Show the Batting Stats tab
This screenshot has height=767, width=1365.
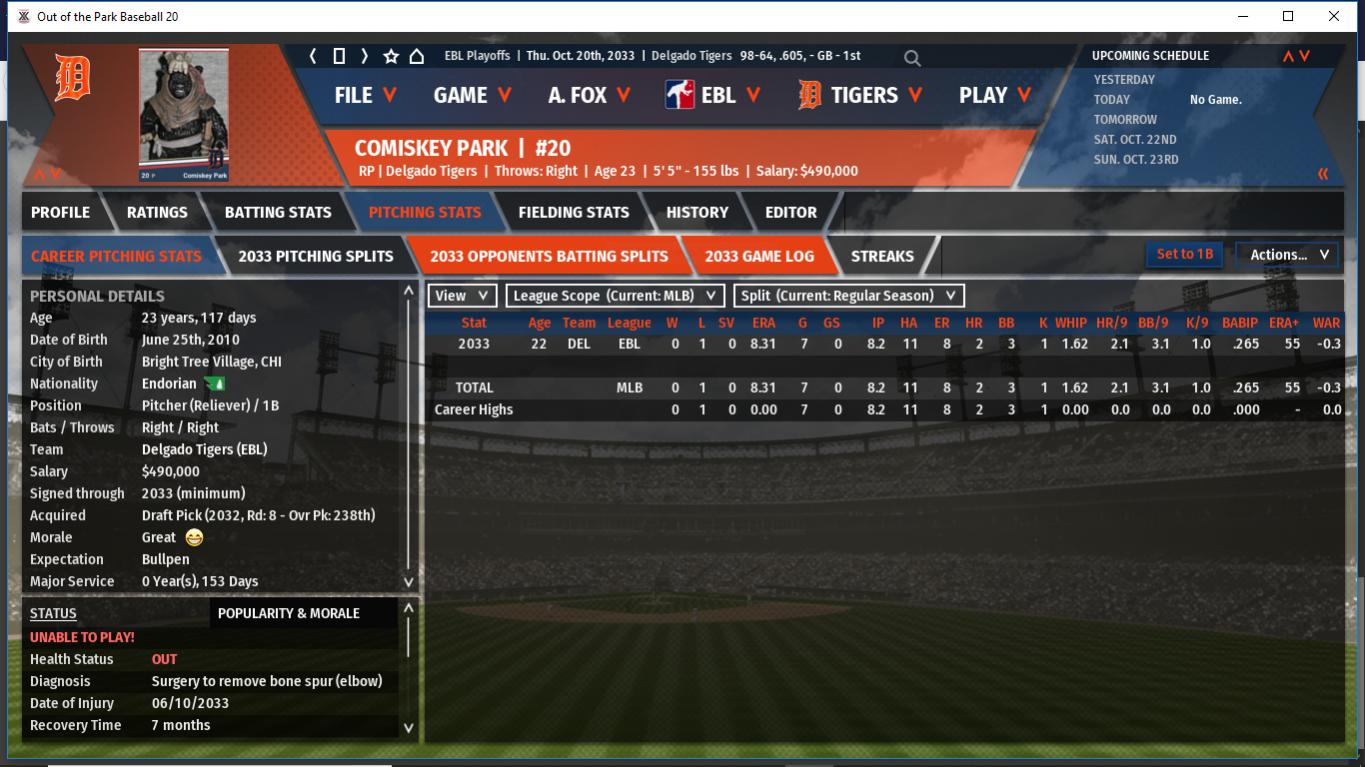point(278,212)
